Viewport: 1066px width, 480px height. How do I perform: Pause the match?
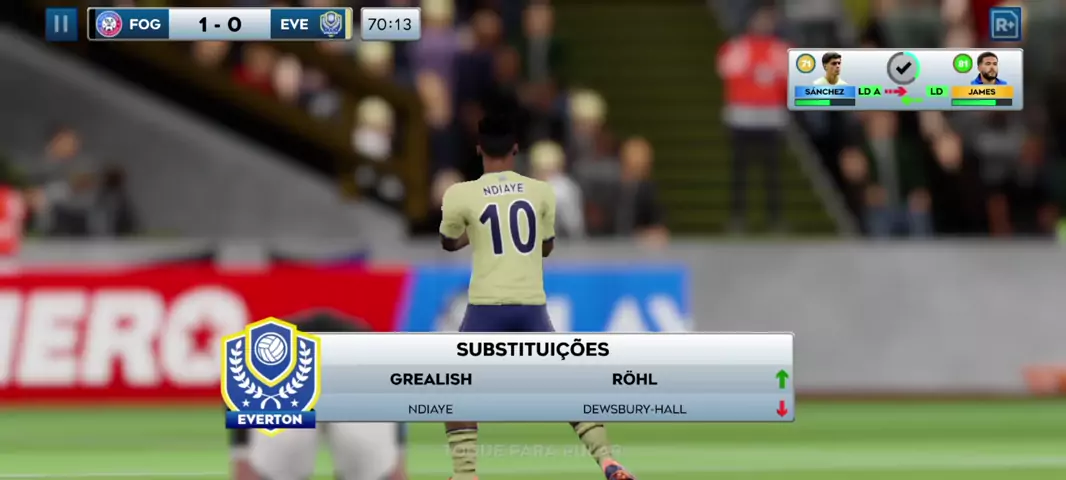pyautogui.click(x=61, y=24)
